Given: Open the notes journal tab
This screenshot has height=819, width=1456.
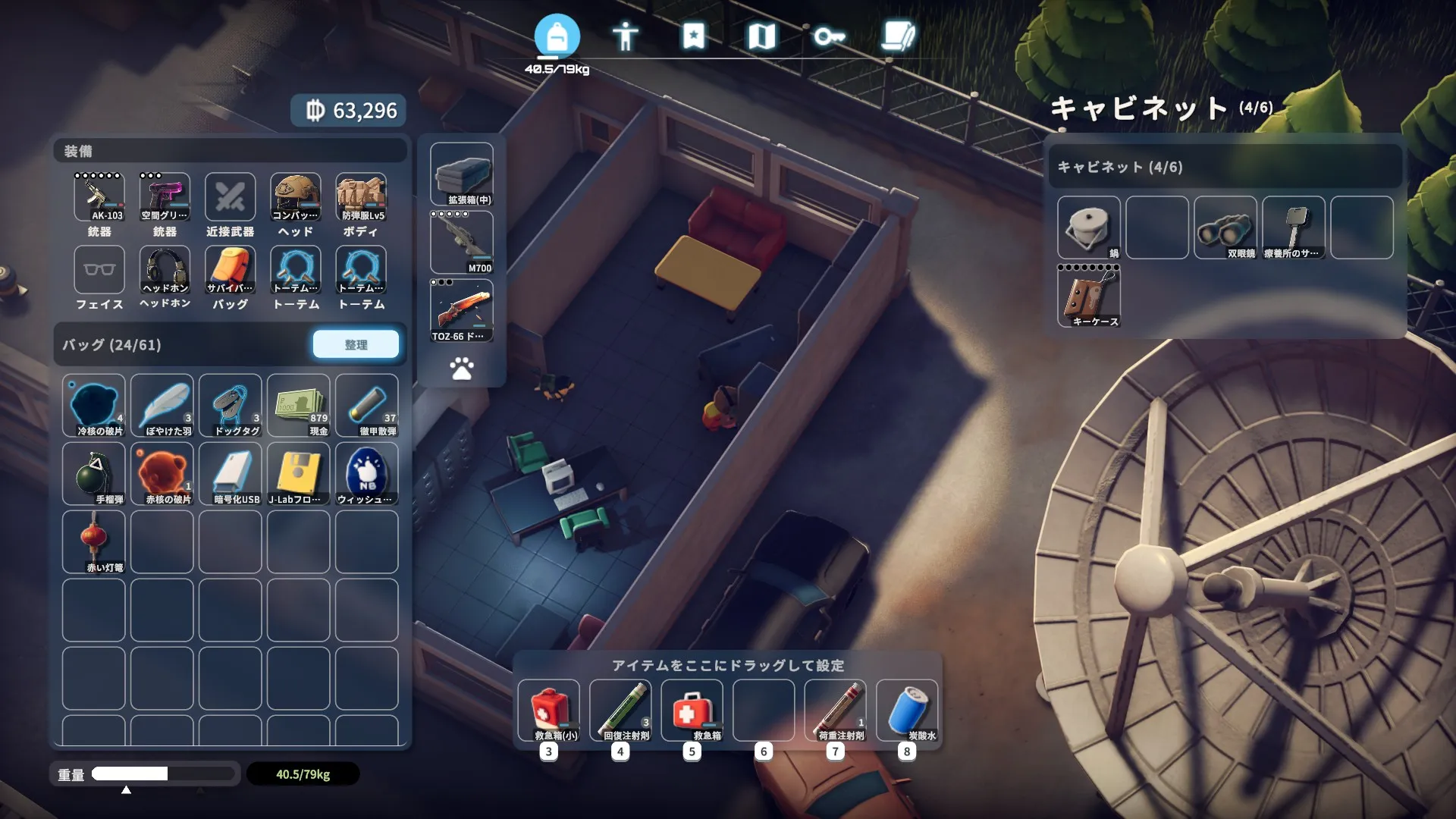Looking at the screenshot, I should tap(898, 36).
